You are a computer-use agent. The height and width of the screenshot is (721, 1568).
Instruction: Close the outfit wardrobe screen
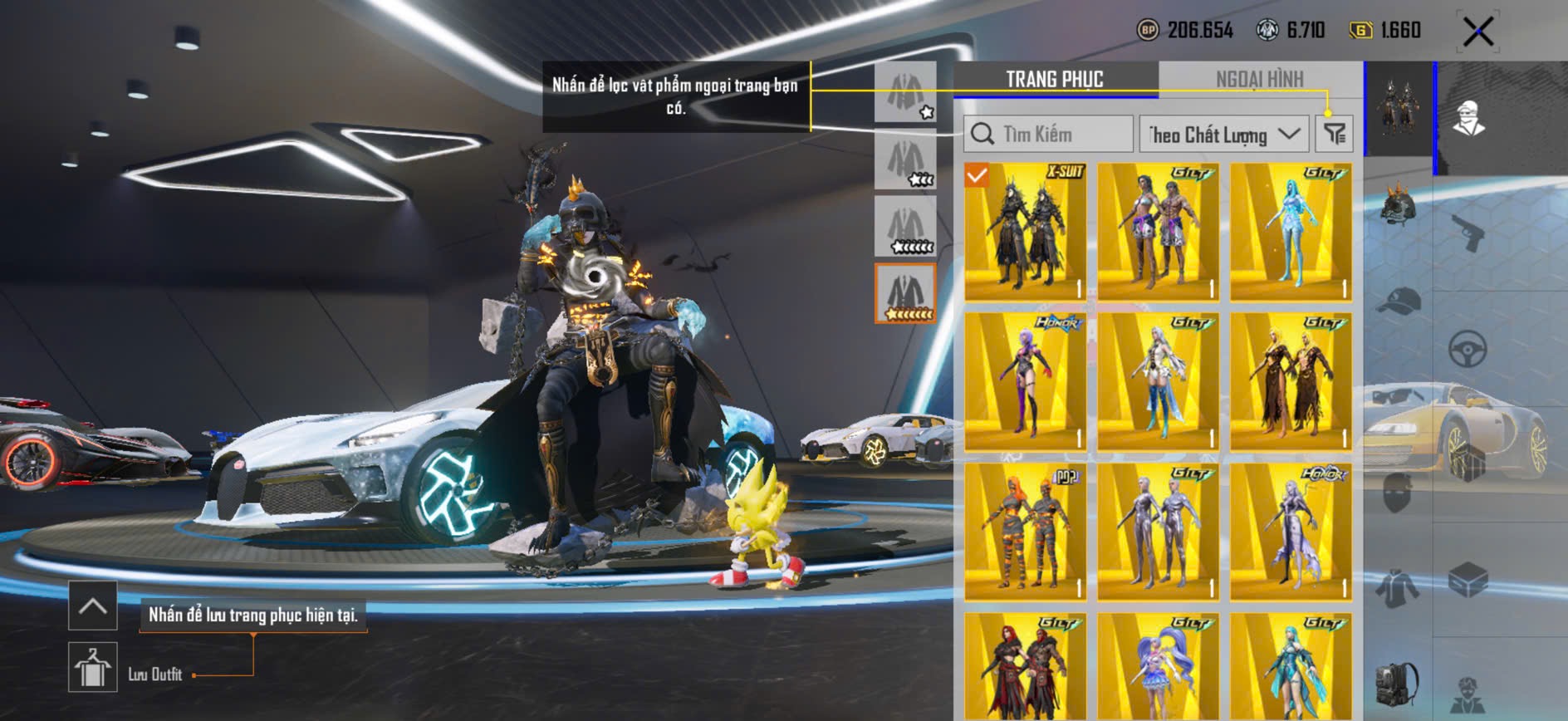tap(1477, 32)
